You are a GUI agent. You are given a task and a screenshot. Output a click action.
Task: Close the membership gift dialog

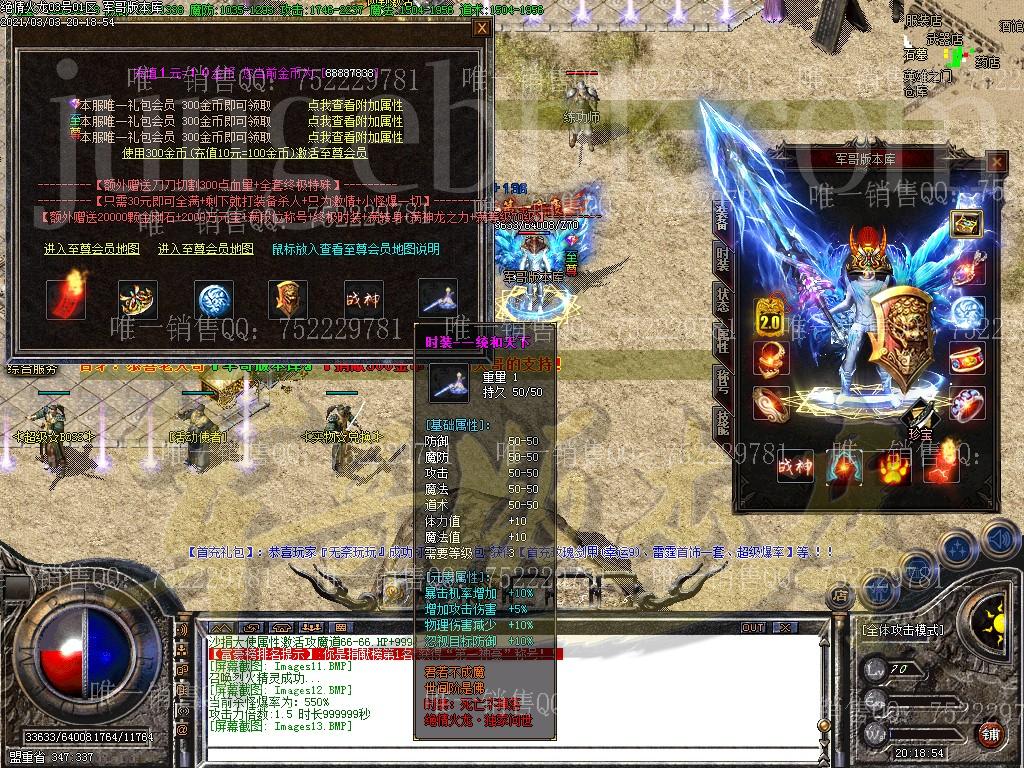click(481, 28)
